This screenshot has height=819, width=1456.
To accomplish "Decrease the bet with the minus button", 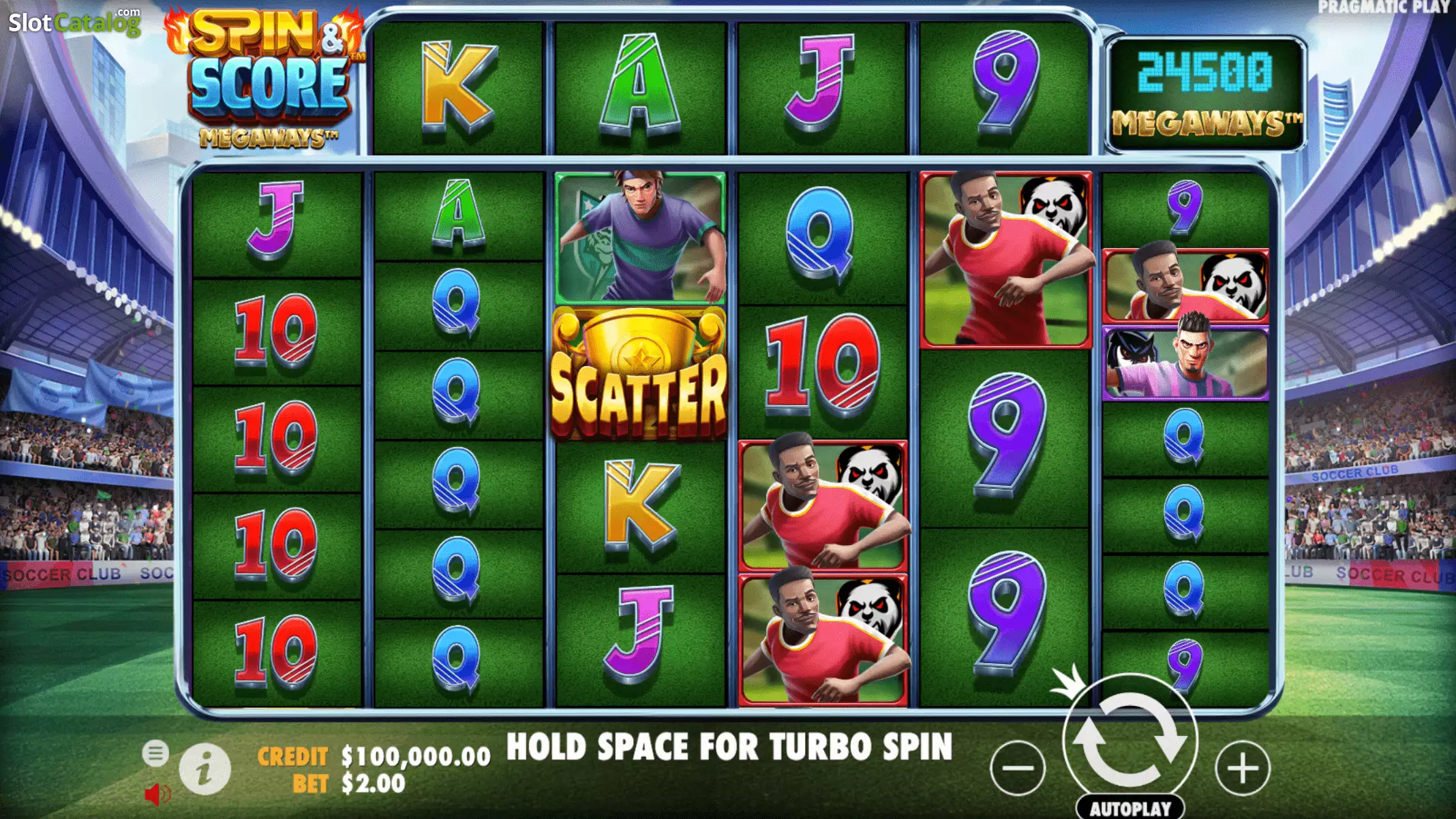I will click(1018, 768).
